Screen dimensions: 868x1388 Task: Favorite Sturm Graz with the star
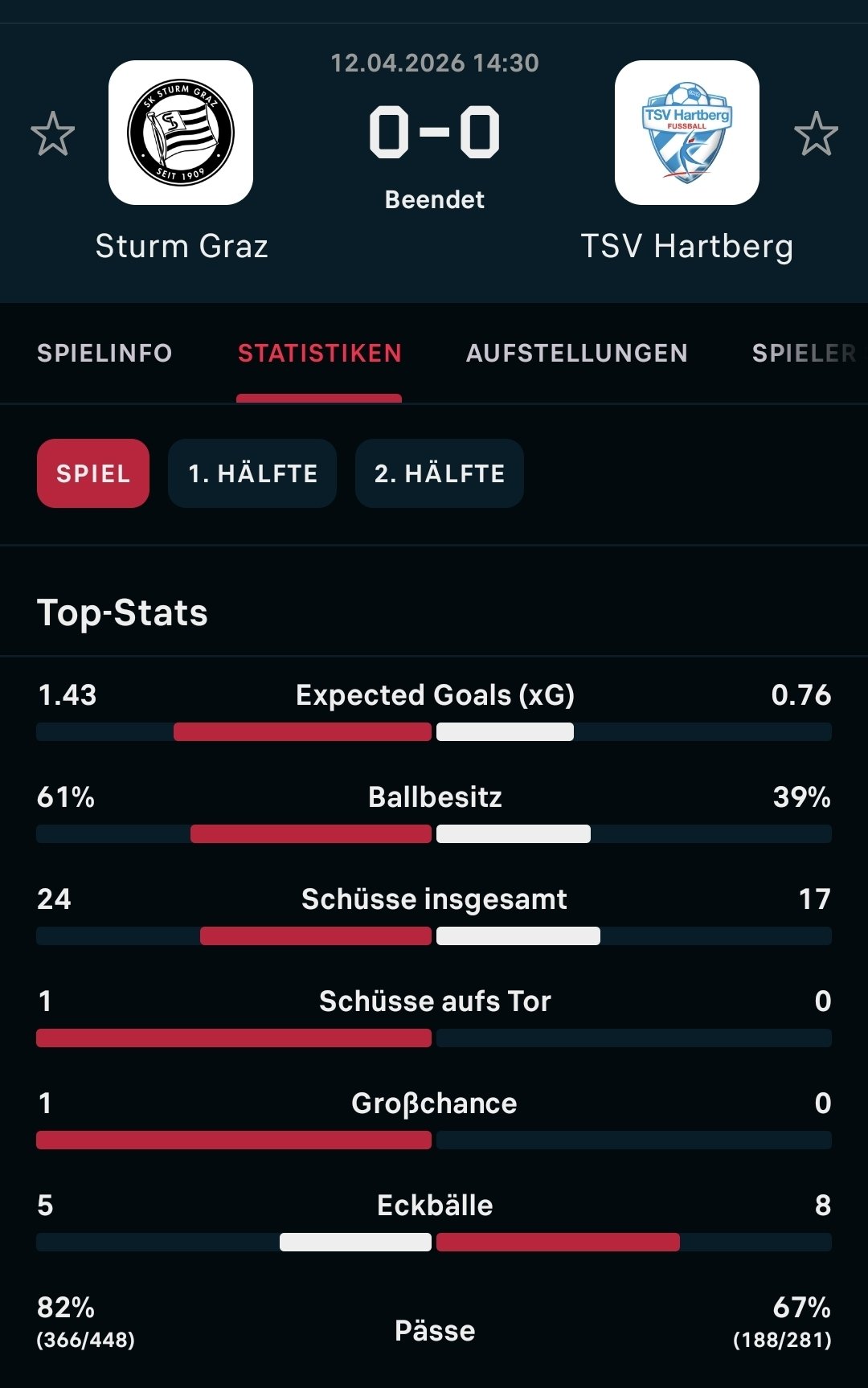pos(53,133)
